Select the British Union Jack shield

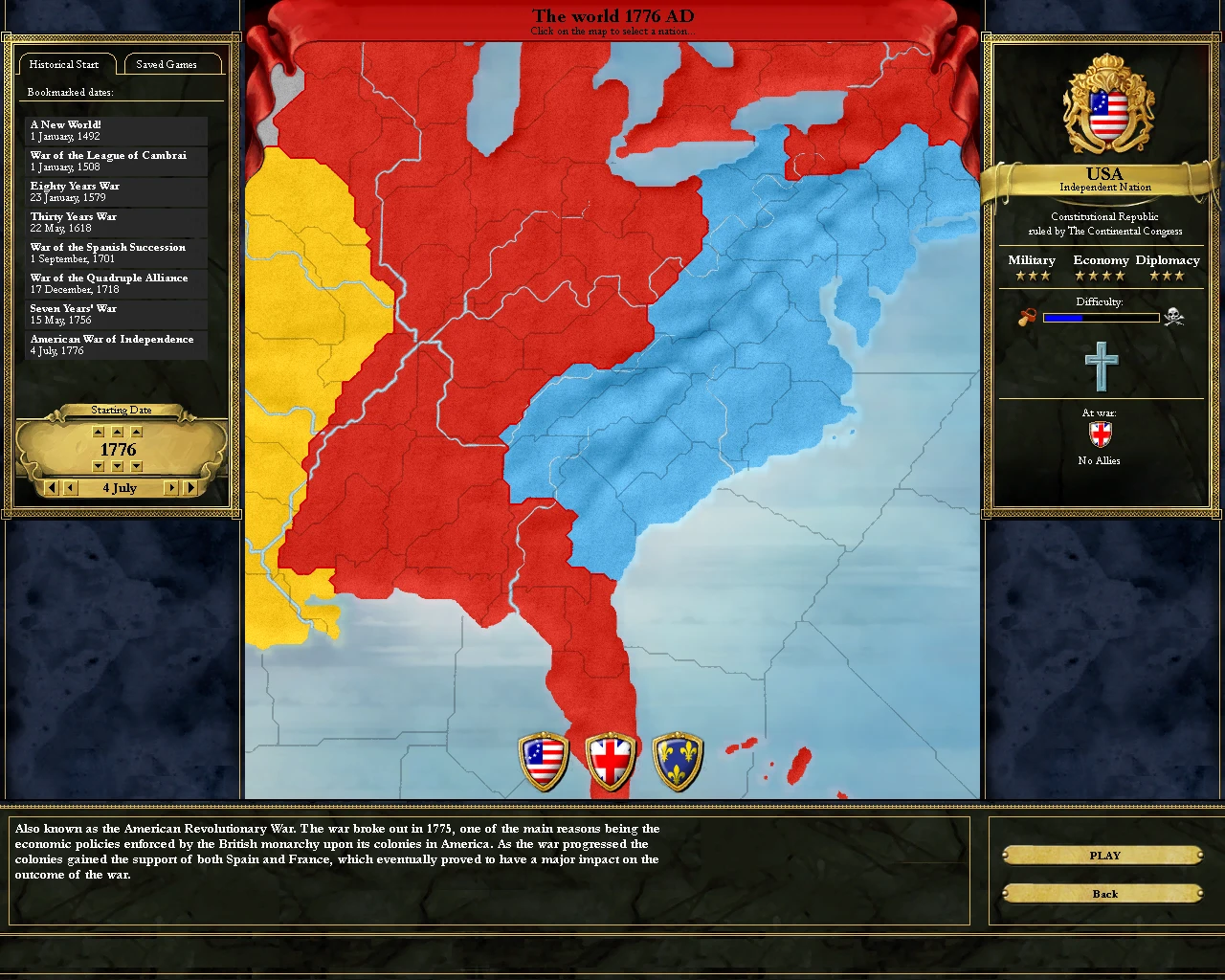click(611, 758)
